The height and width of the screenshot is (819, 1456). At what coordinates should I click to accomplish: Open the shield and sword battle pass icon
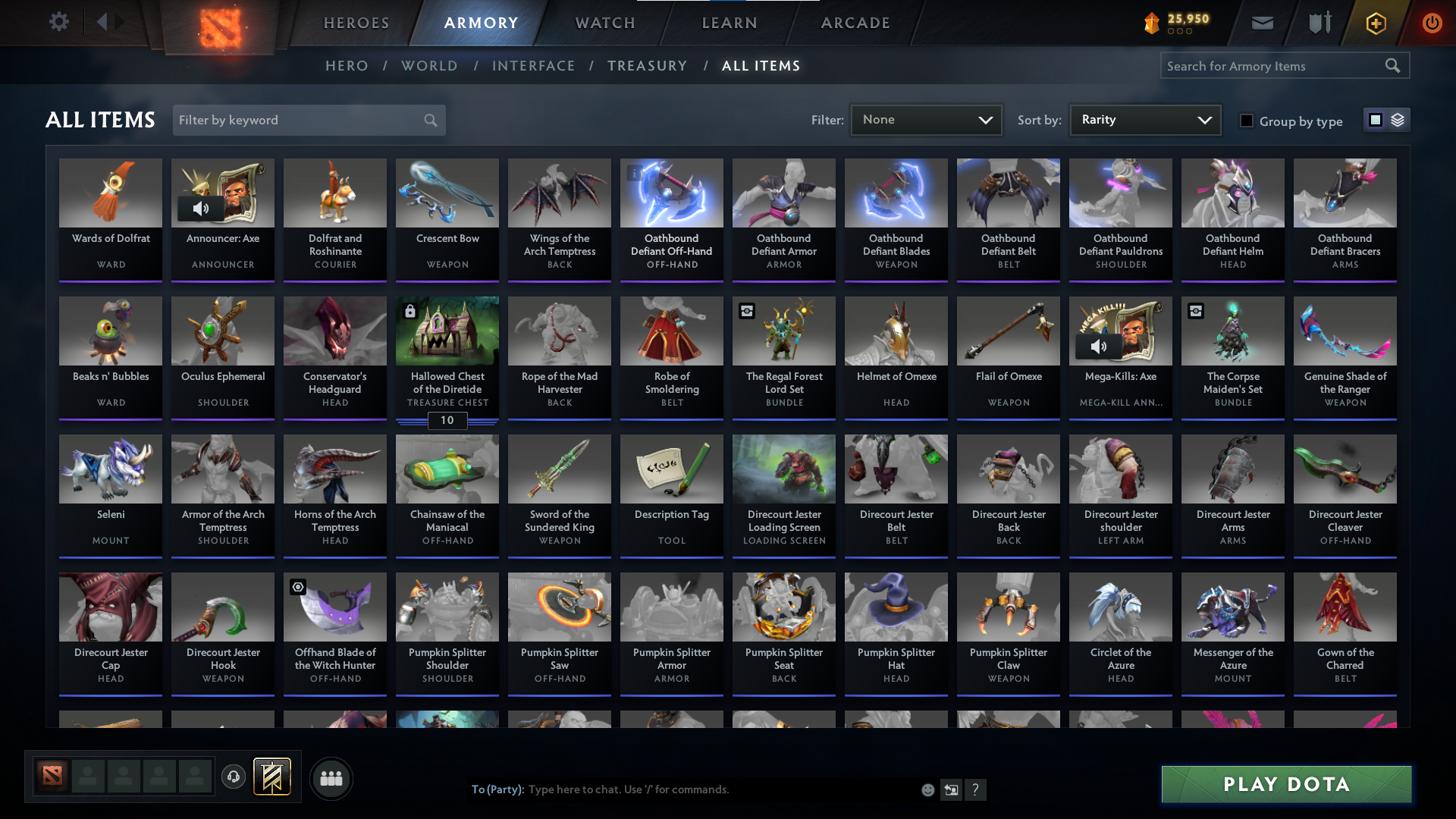(x=1319, y=23)
